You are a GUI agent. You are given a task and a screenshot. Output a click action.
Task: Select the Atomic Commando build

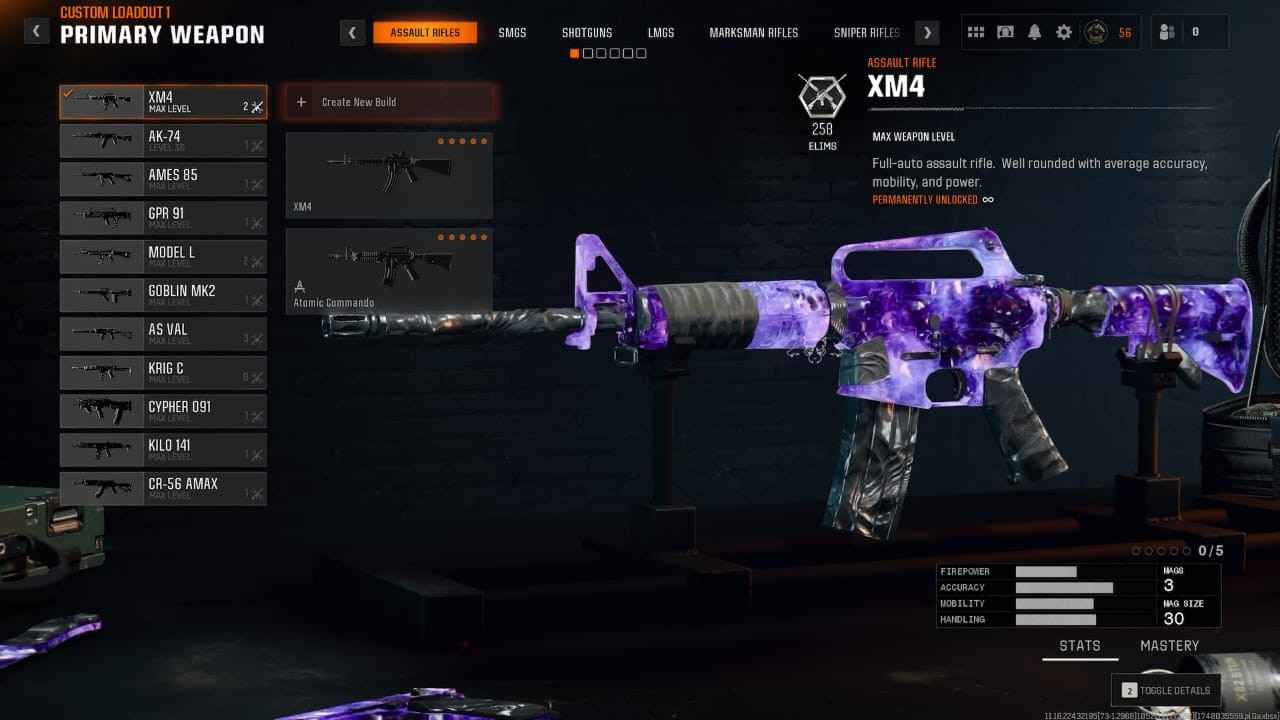389,271
